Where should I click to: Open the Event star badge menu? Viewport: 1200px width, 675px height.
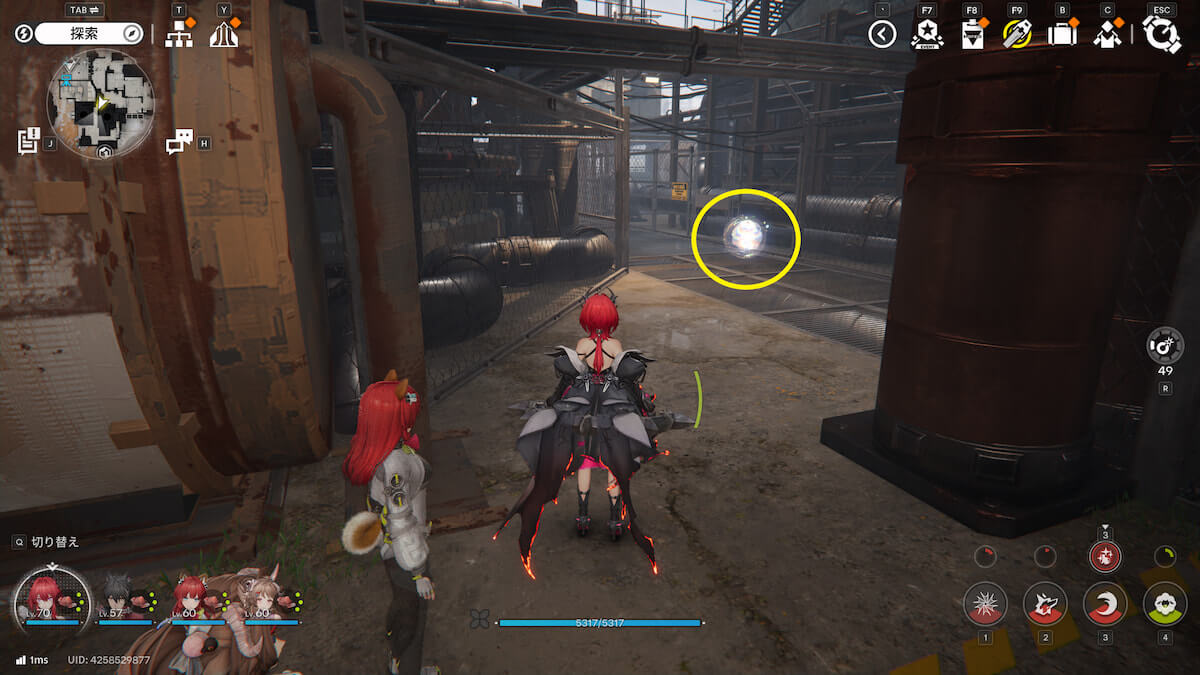[927, 35]
